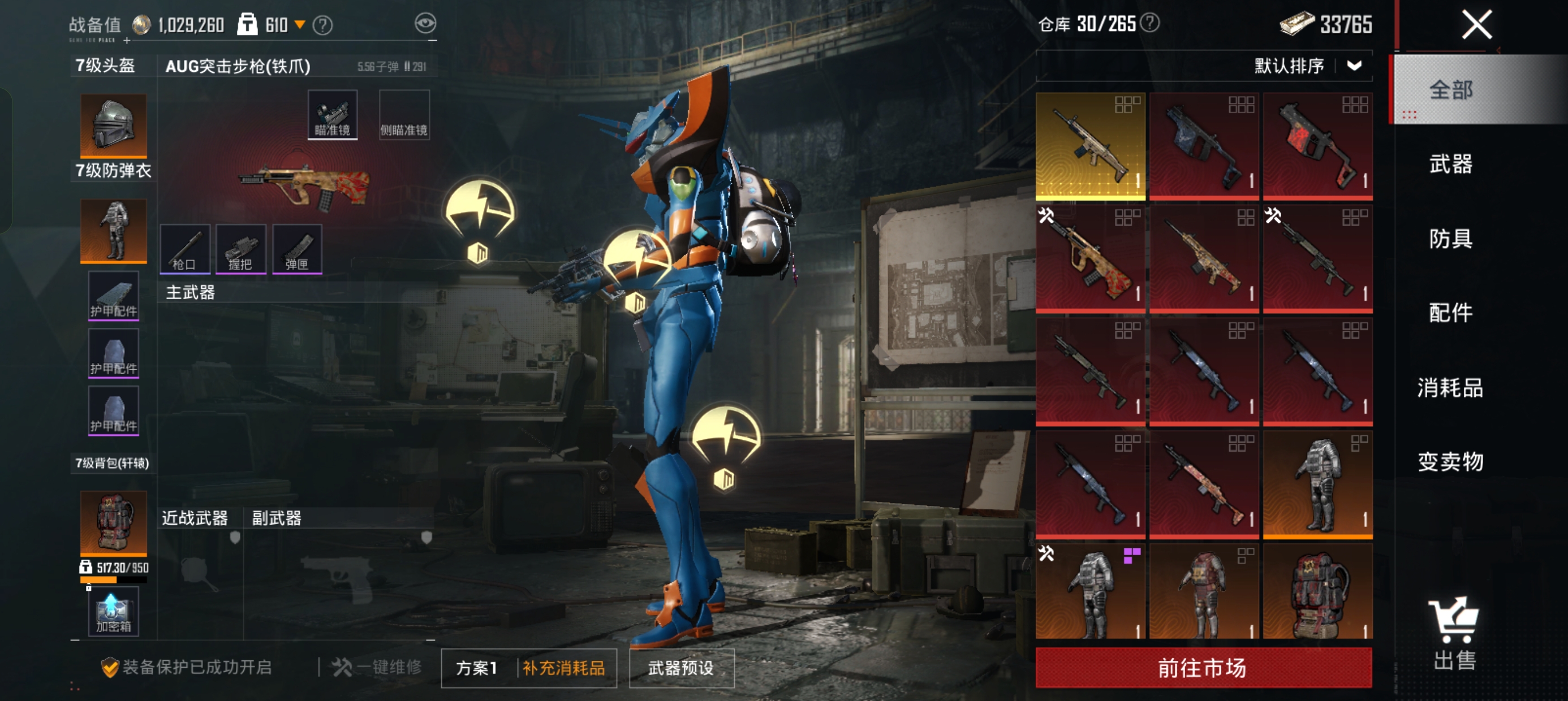Screen dimensions: 1568x701
Task: Use 一键维修 one-click repair
Action: pyautogui.click(x=377, y=668)
